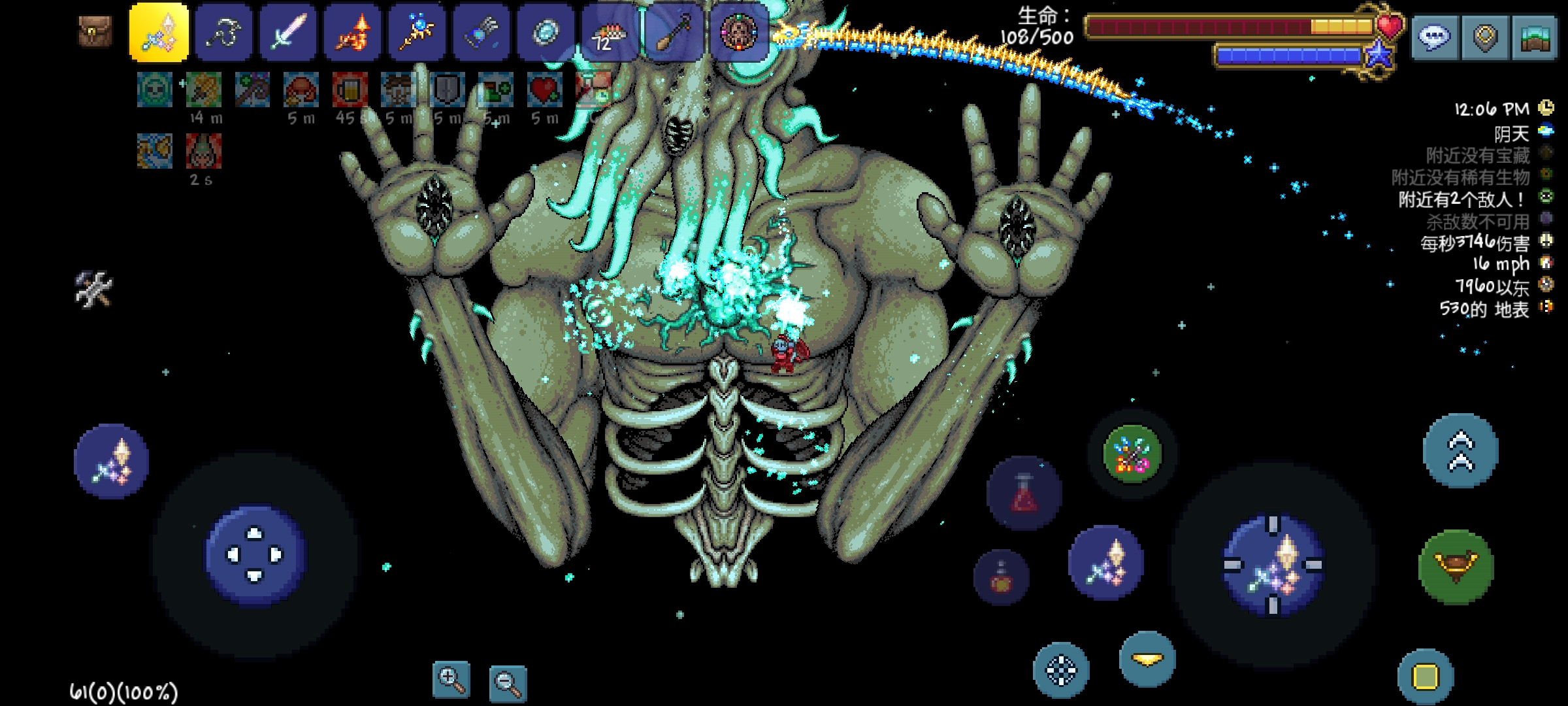
Task: Select the food stack of 72
Action: pyautogui.click(x=610, y=33)
